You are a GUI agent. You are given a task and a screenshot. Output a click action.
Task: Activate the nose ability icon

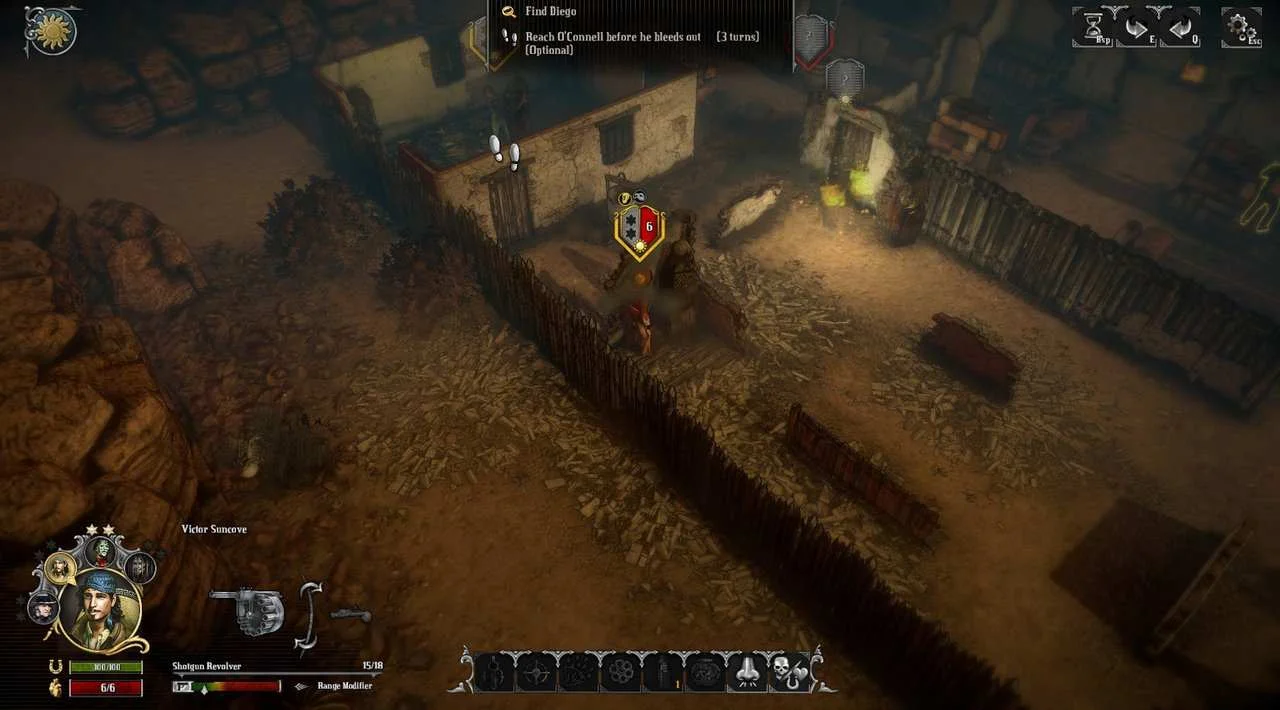747,671
